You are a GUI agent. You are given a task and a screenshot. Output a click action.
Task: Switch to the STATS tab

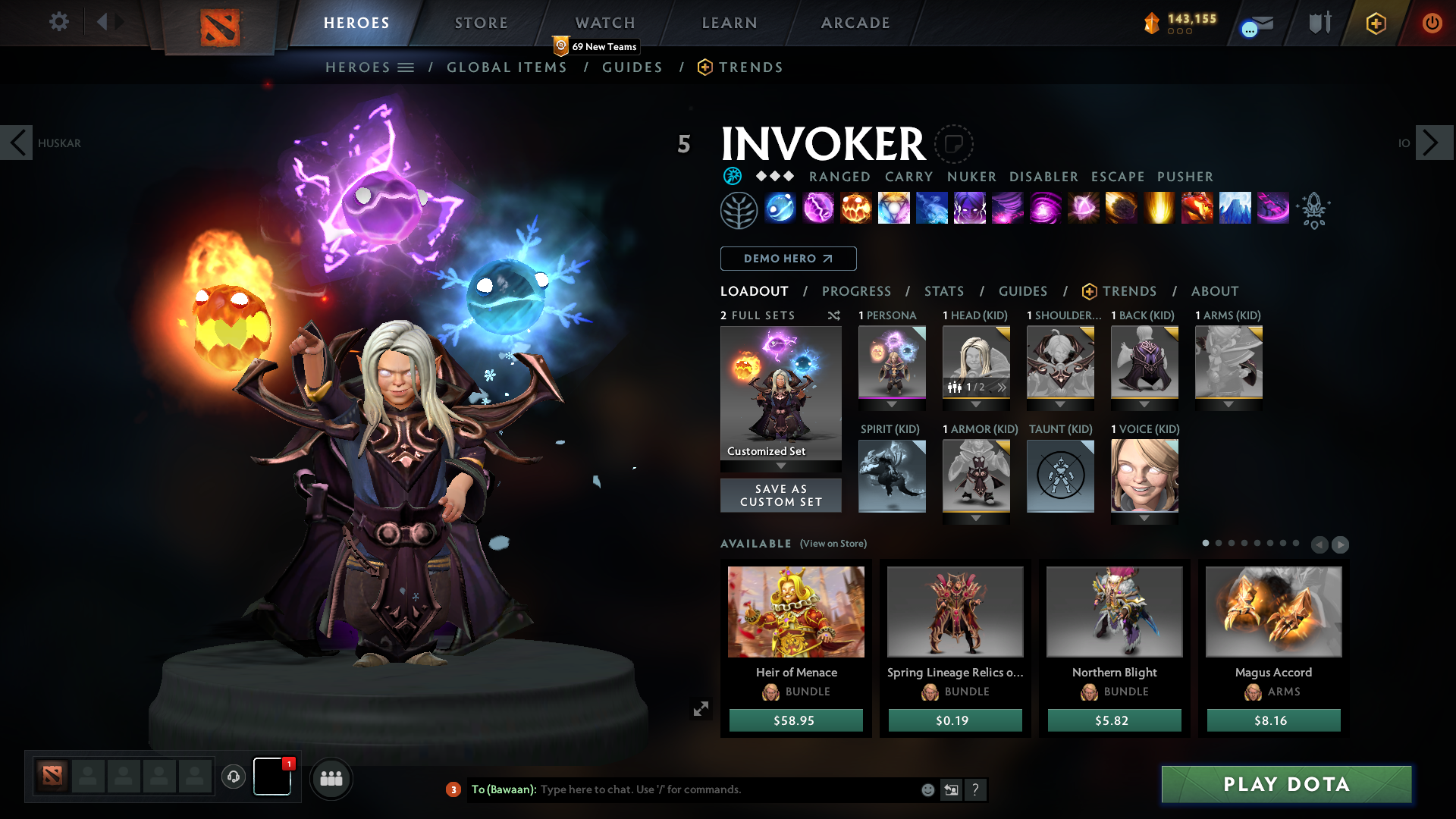click(x=943, y=291)
